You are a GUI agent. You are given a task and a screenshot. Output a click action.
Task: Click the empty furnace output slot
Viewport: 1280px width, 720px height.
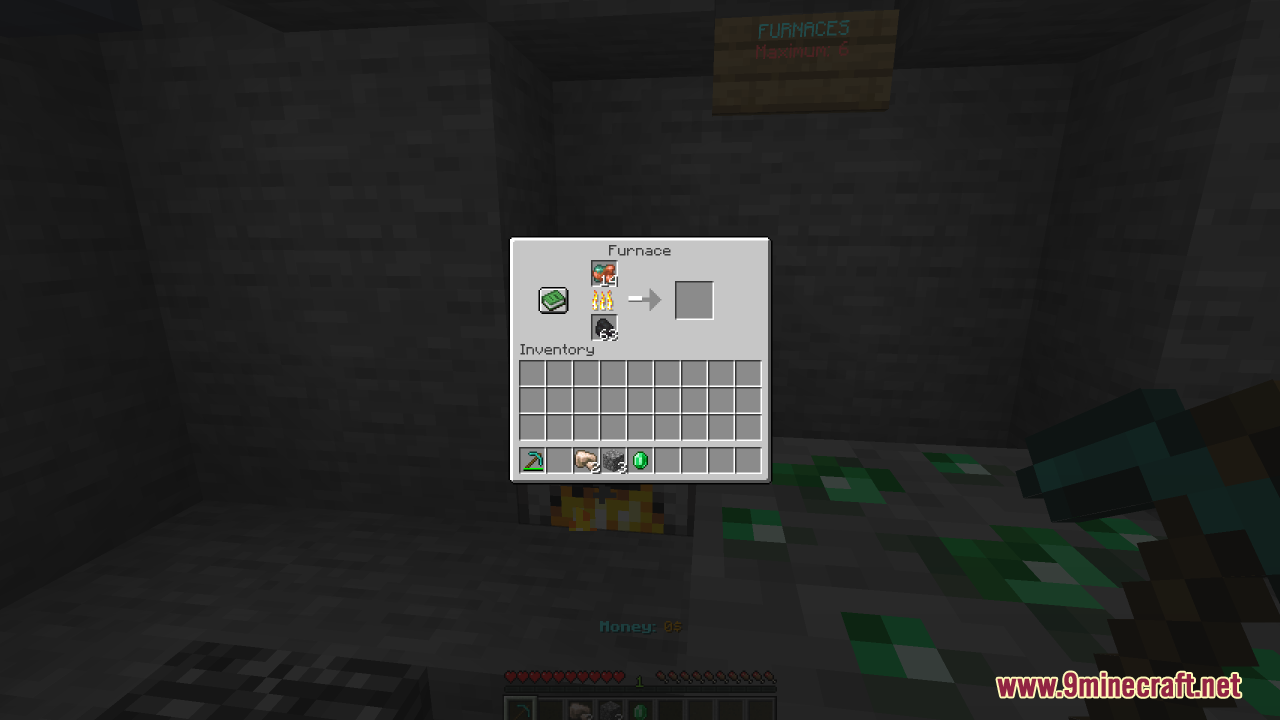pos(694,299)
